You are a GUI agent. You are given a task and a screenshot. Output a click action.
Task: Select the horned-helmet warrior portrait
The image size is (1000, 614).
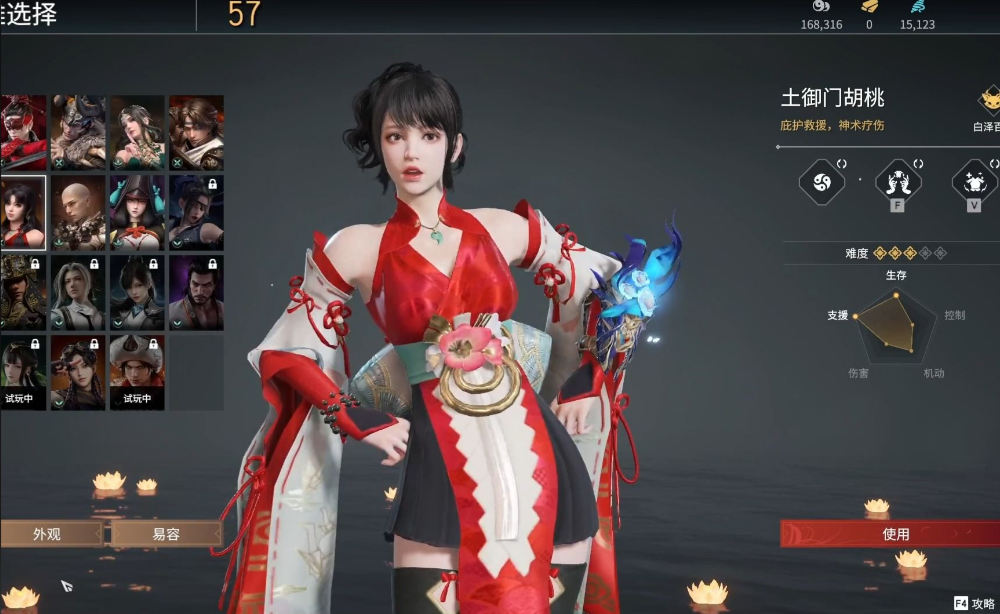click(78, 132)
